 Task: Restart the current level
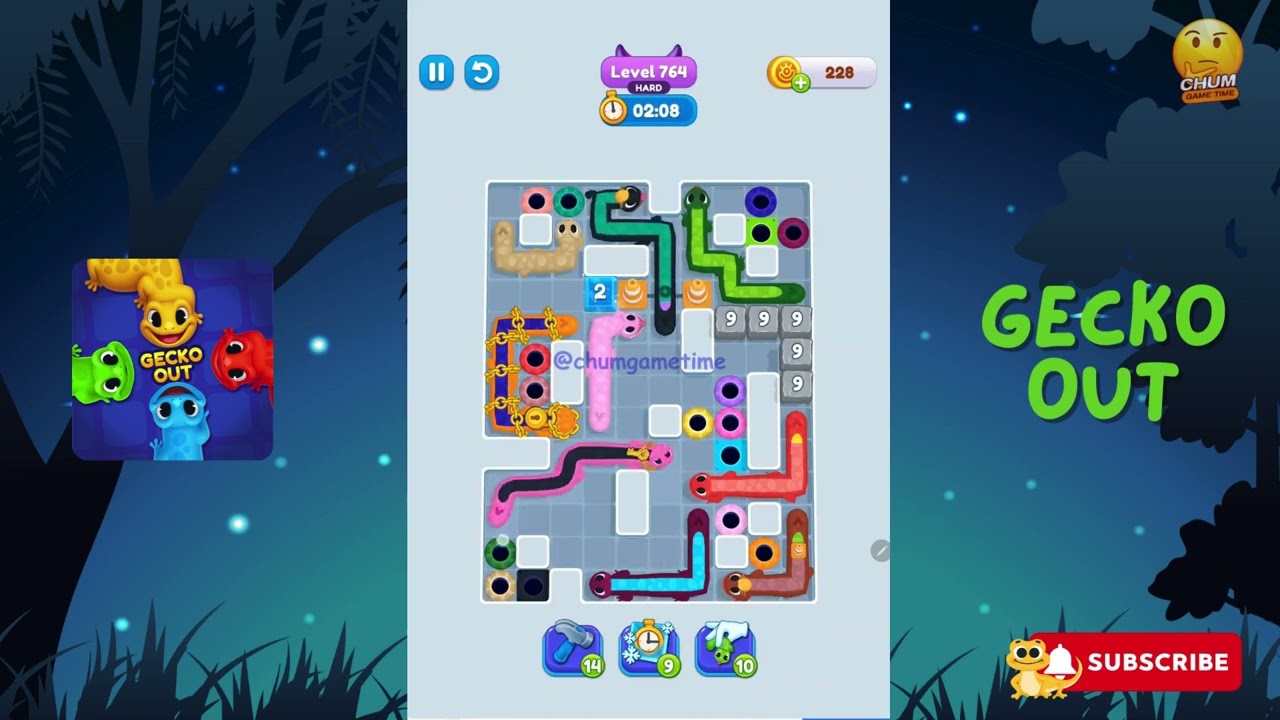[x=482, y=73]
